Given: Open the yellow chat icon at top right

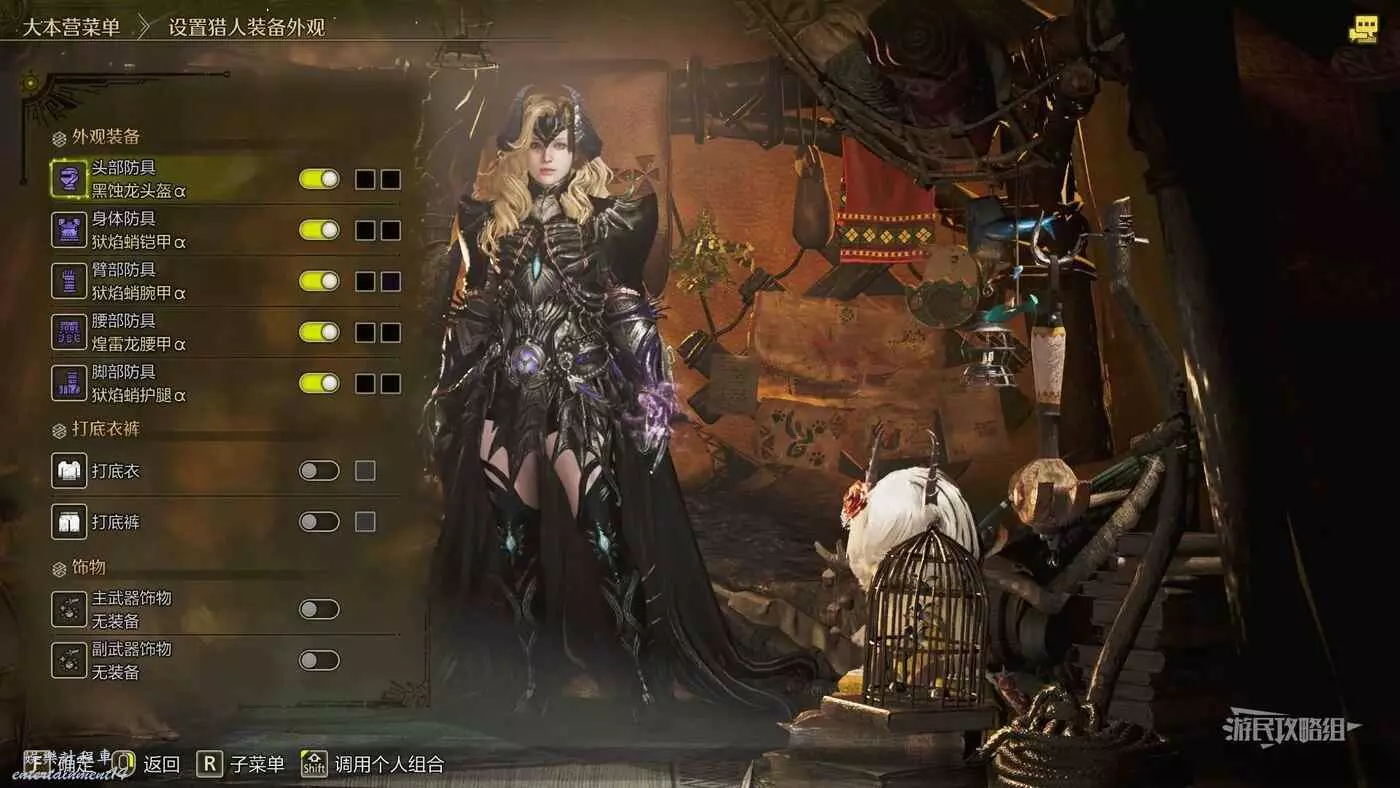Looking at the screenshot, I should (x=1363, y=29).
